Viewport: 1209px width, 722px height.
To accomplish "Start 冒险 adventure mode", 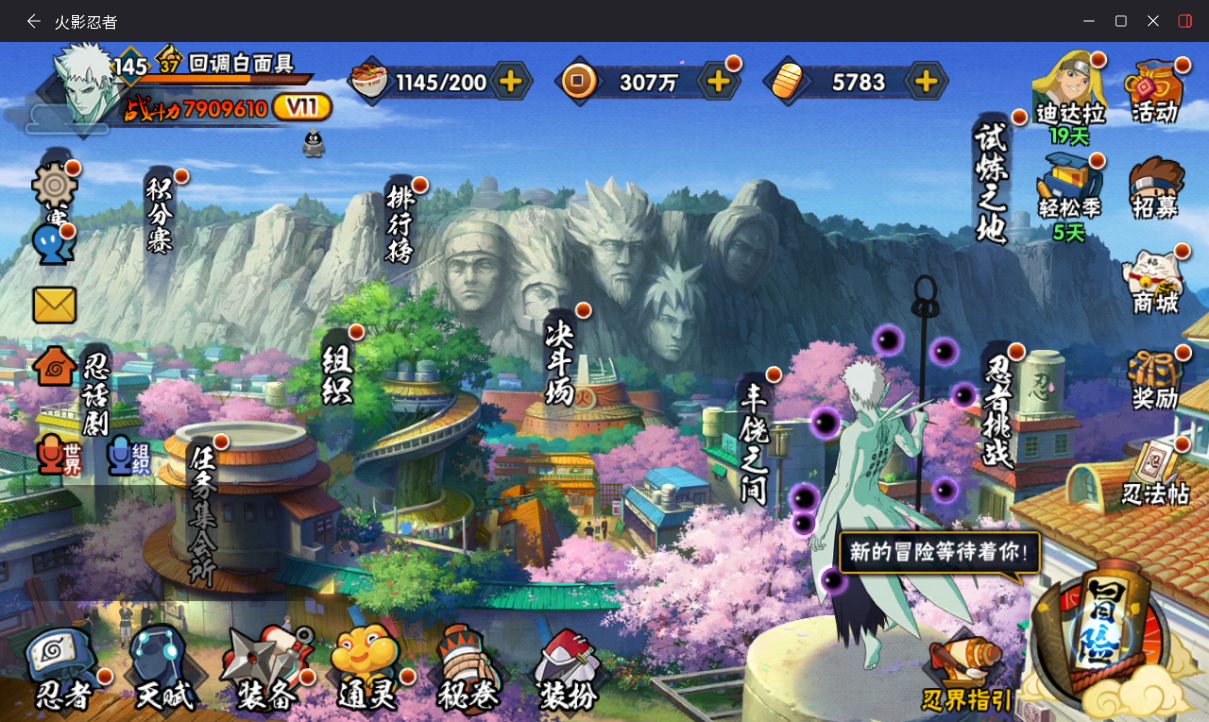I will coord(1103,630).
